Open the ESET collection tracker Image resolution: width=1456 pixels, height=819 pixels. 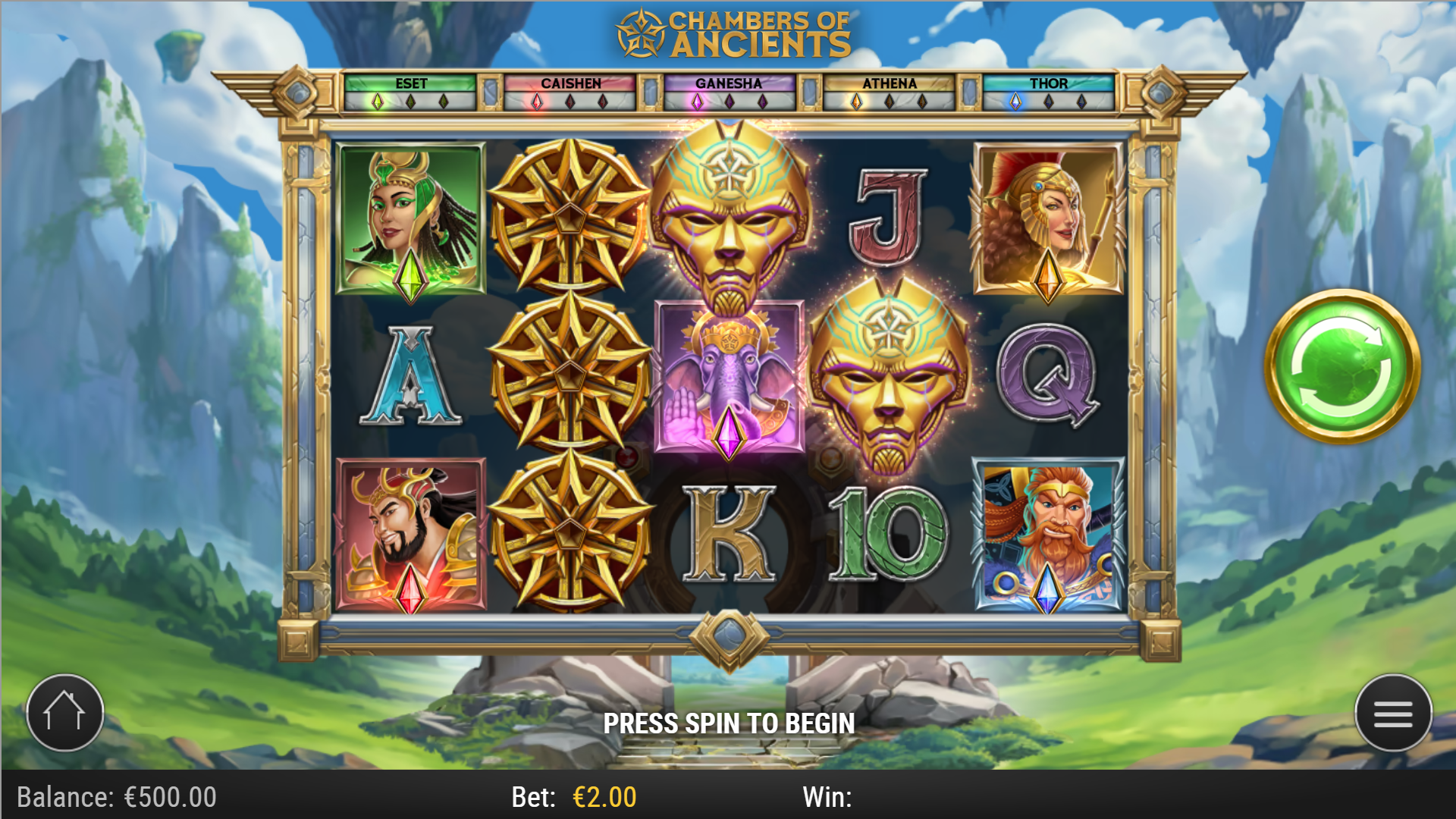[x=412, y=91]
